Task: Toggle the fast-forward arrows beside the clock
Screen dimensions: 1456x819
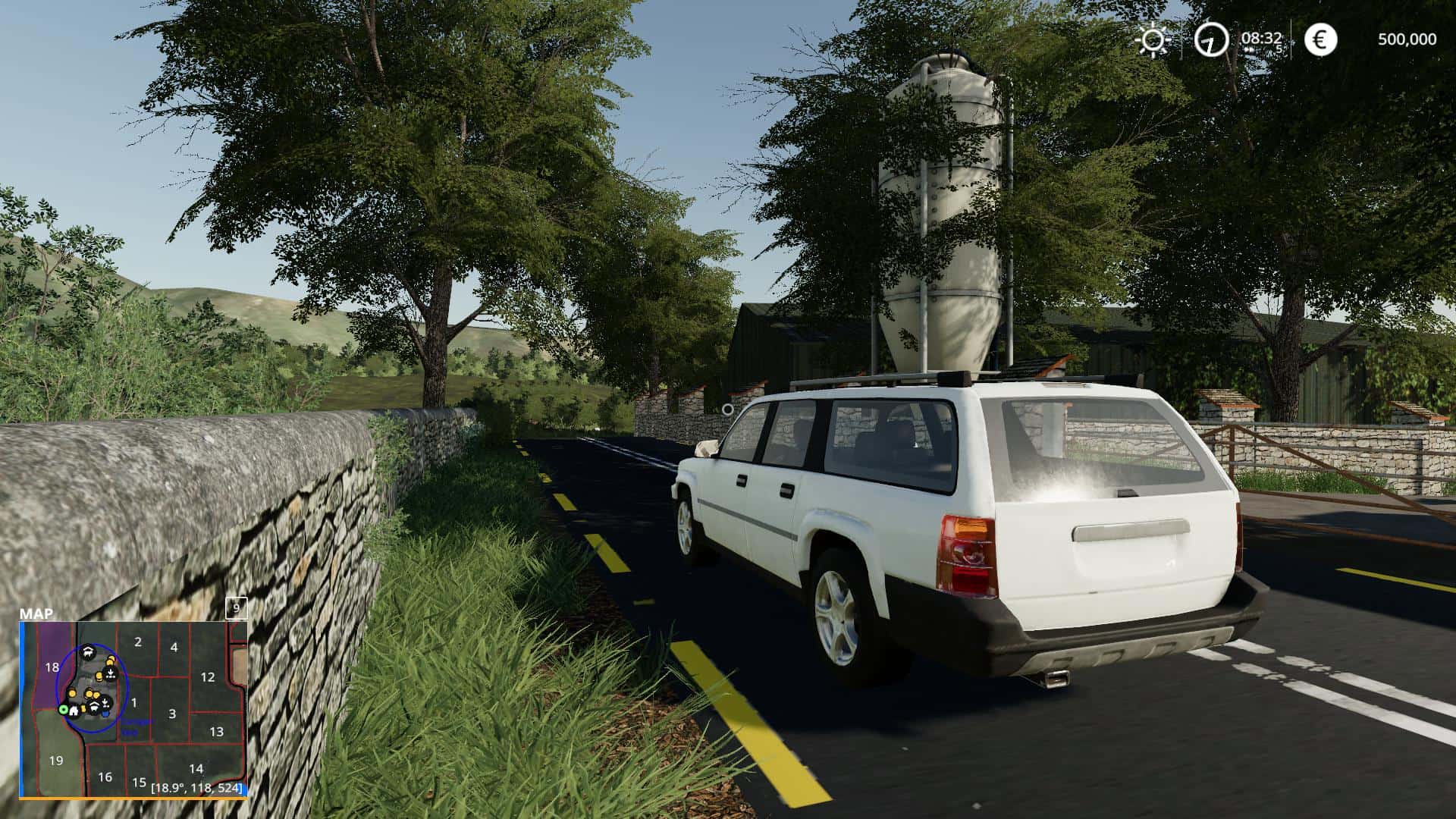Action: 1250,49
